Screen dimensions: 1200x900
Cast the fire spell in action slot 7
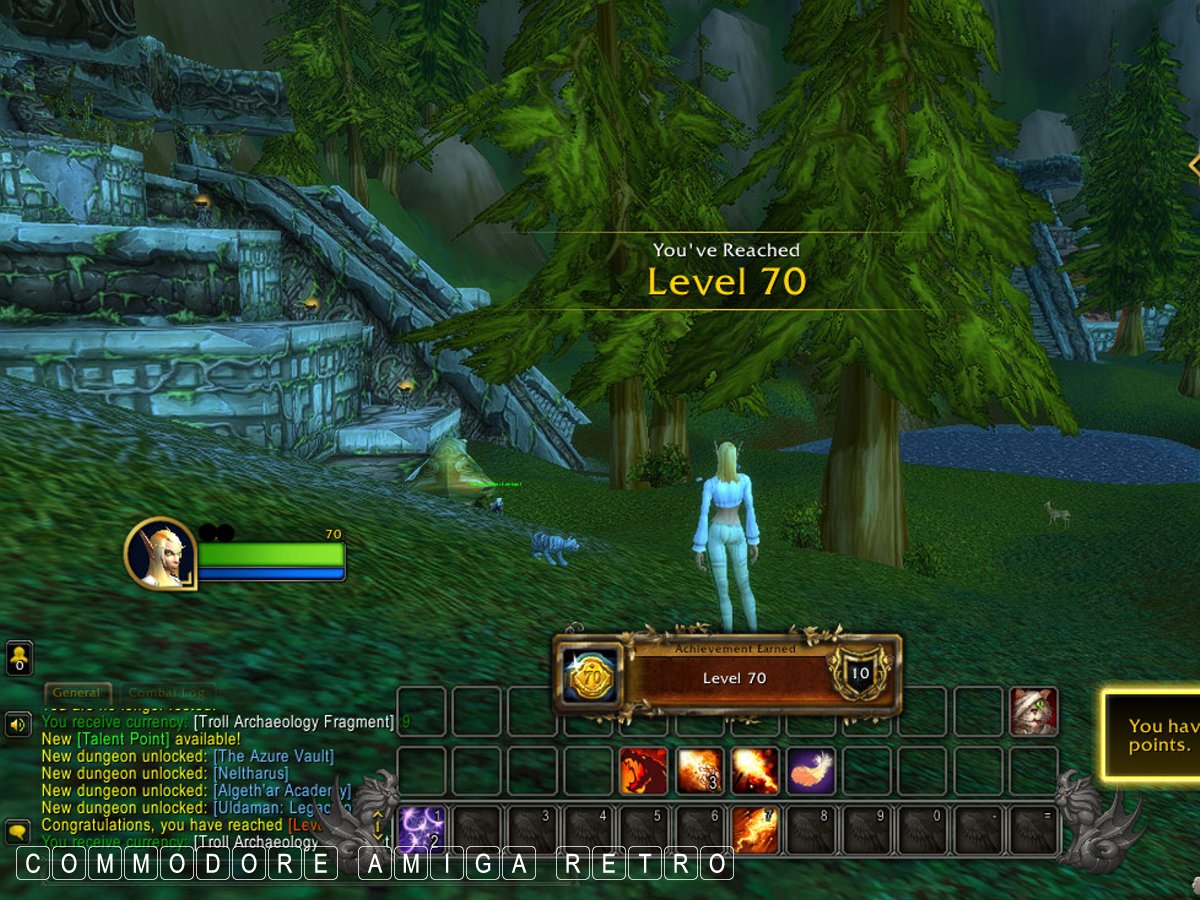(x=756, y=830)
